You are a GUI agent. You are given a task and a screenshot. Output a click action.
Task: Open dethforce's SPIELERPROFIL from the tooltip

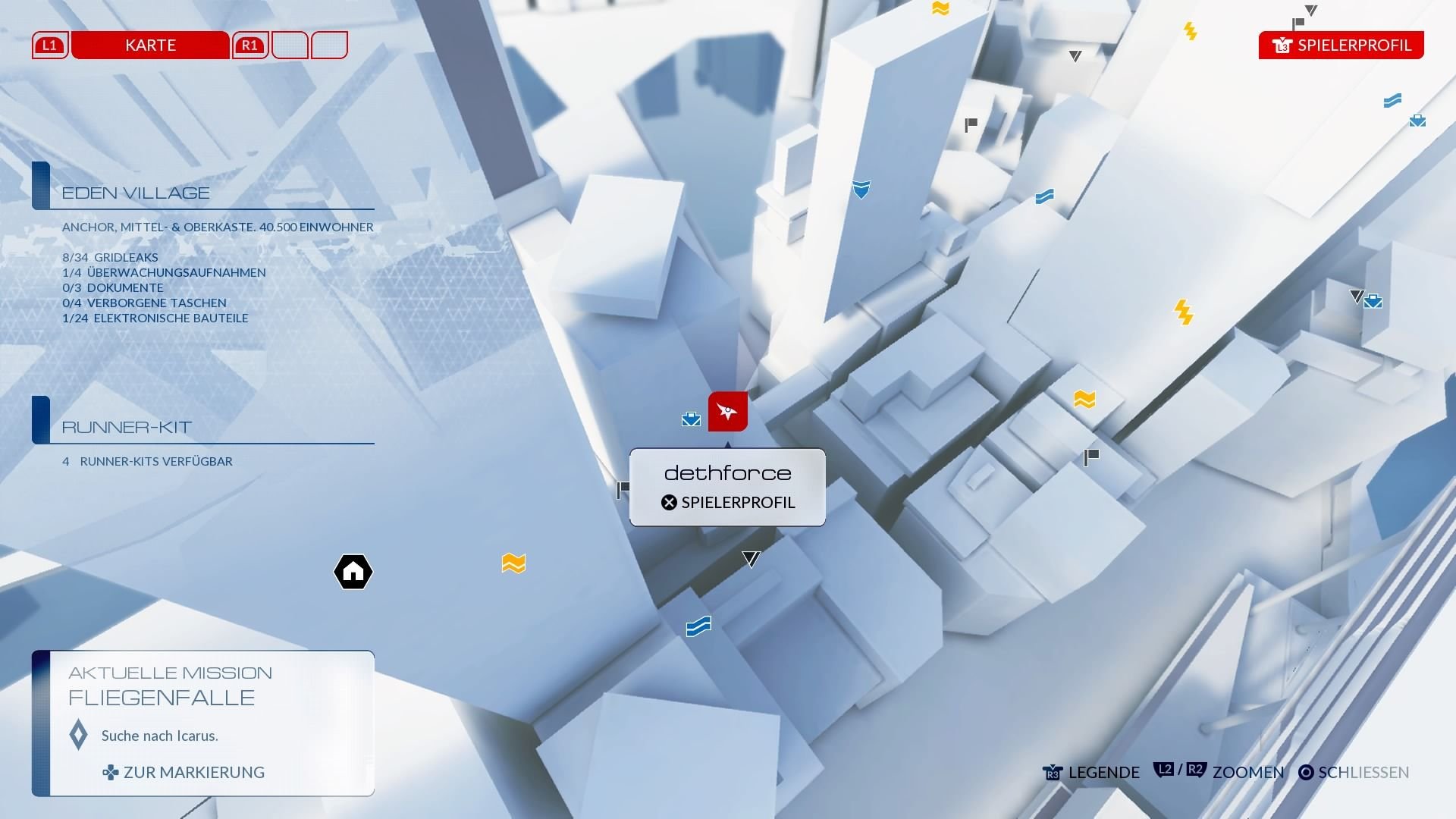pyautogui.click(x=726, y=502)
